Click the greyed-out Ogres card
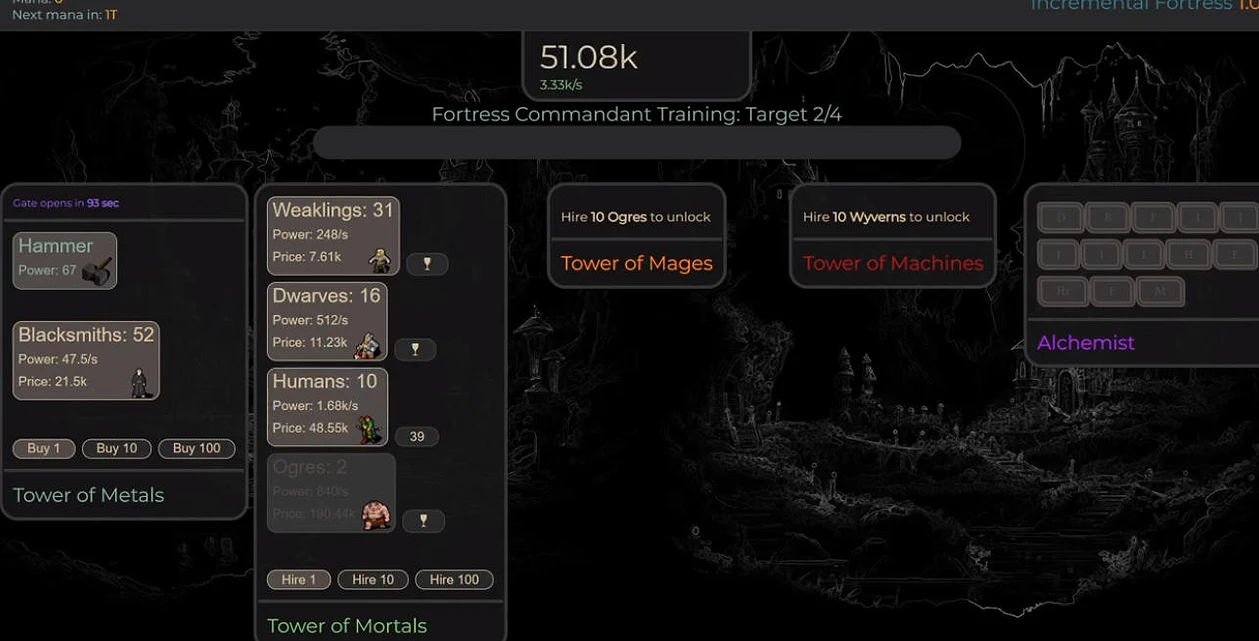This screenshot has width=1259, height=641. pyautogui.click(x=331, y=492)
